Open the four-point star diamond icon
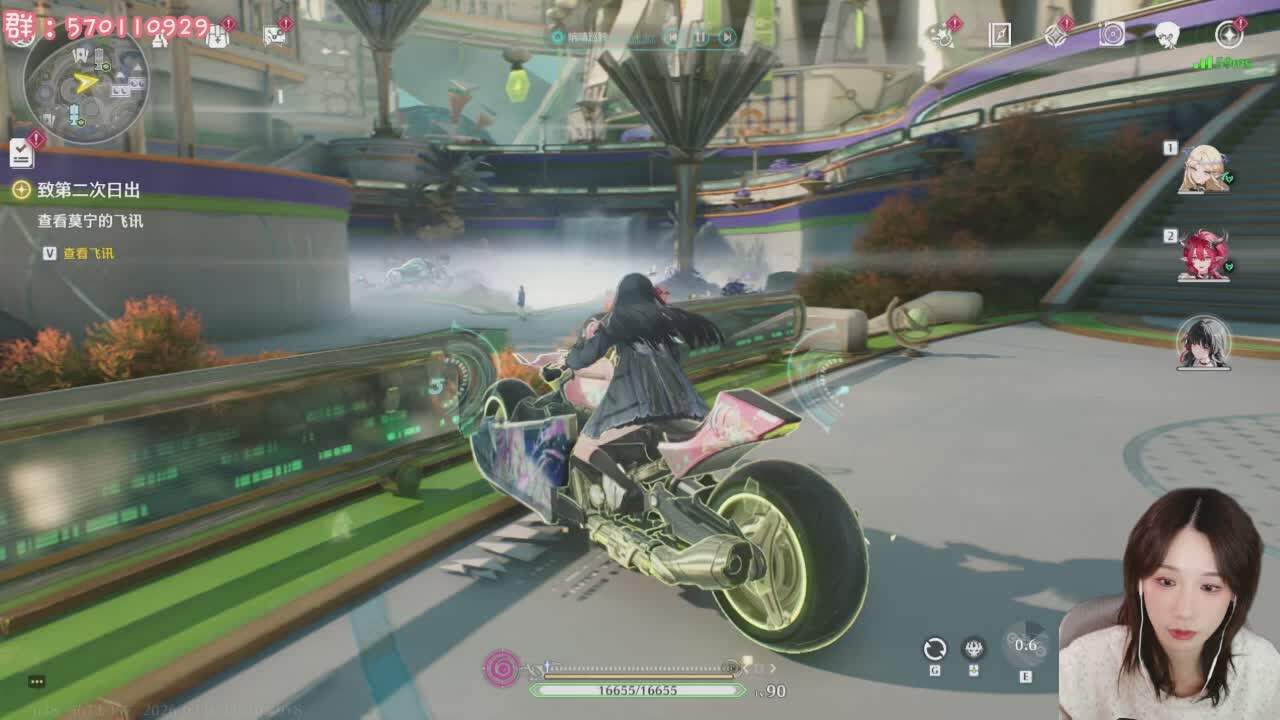 [x=1056, y=35]
